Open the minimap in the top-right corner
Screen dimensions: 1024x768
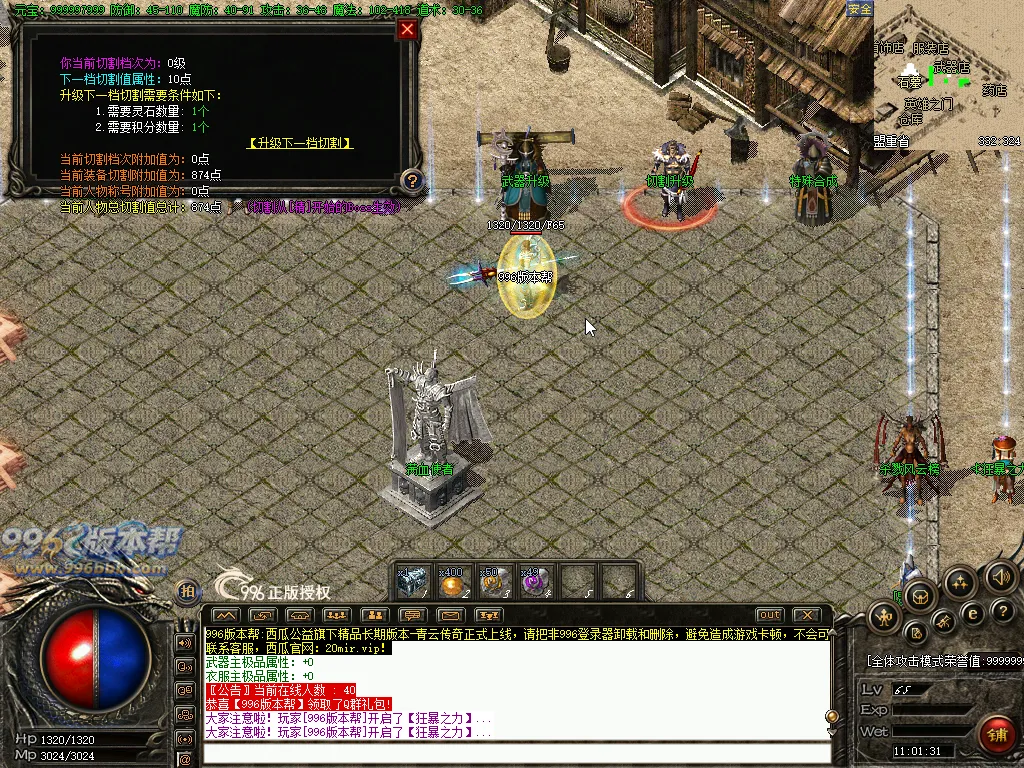(x=948, y=75)
